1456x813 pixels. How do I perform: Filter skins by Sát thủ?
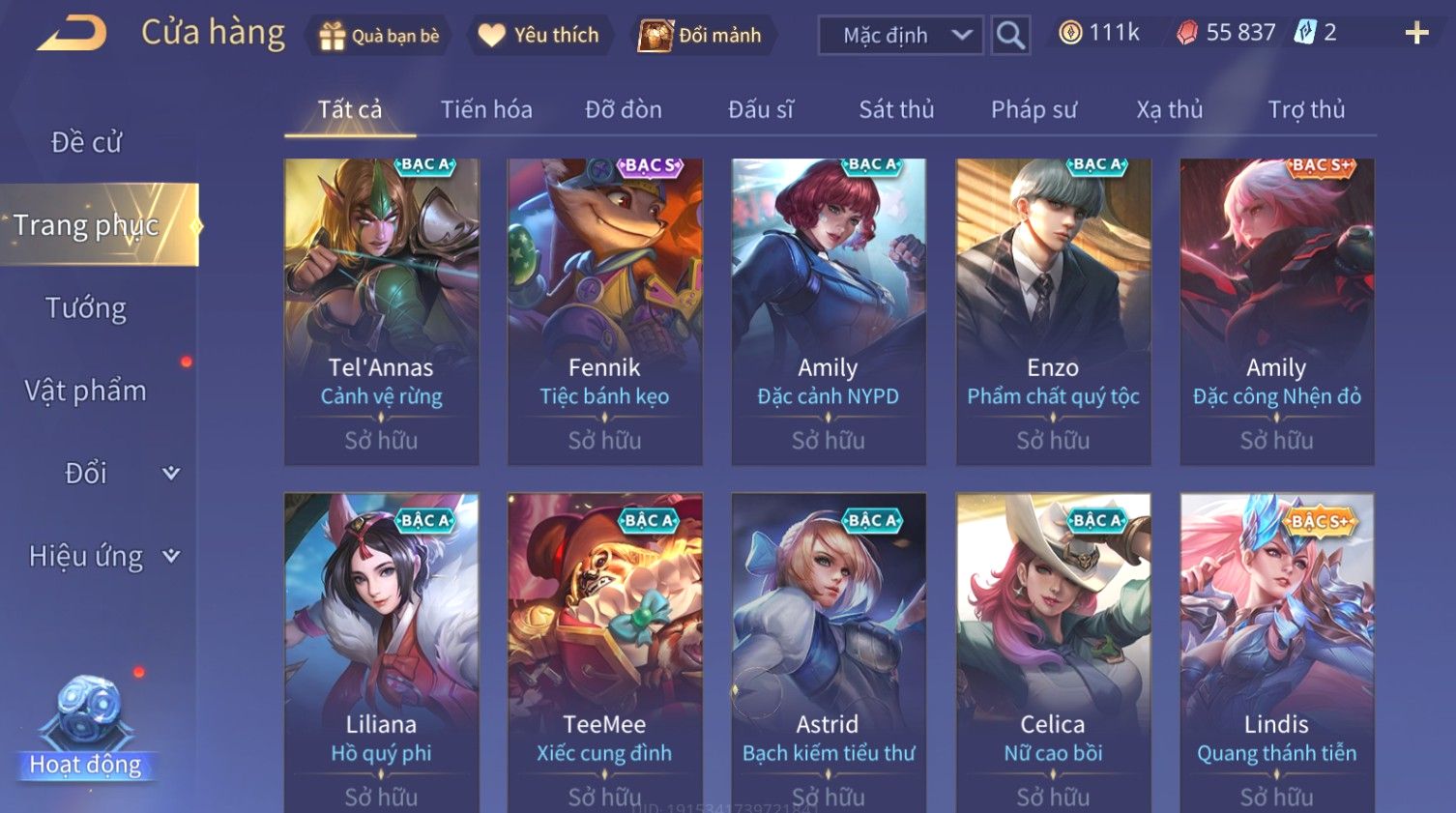(896, 110)
